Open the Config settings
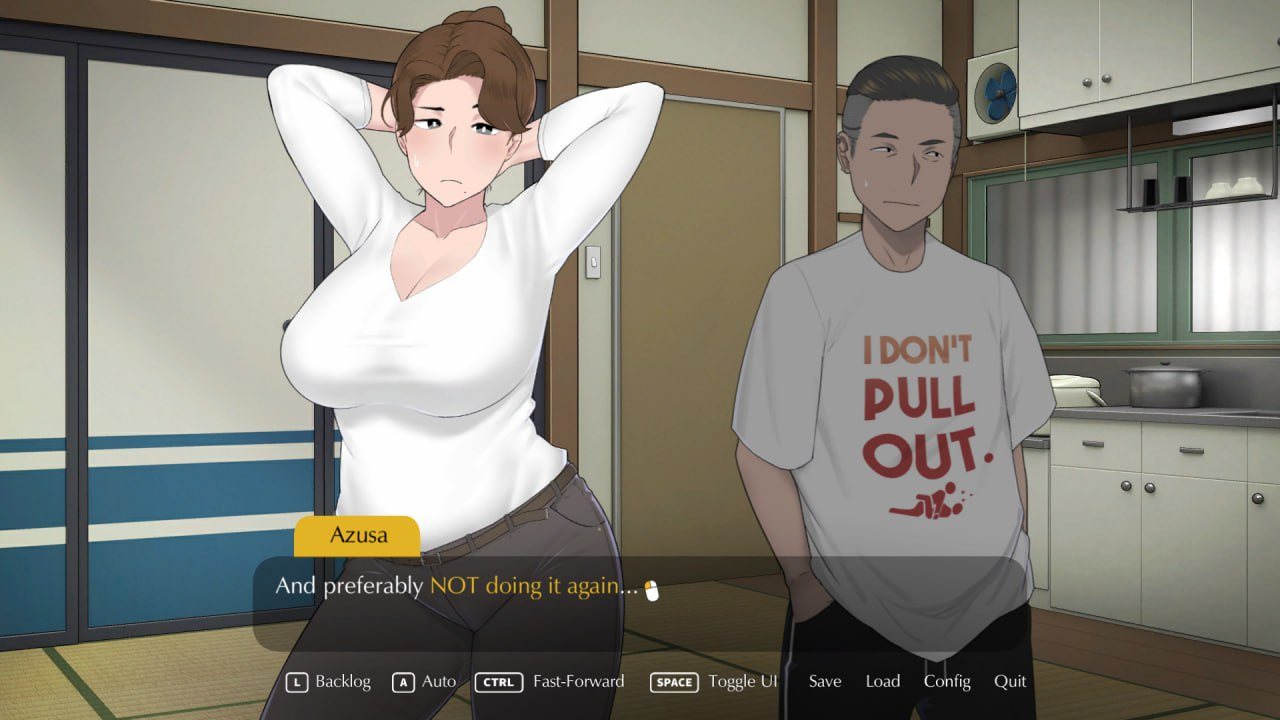Viewport: 1280px width, 720px height. [x=947, y=681]
